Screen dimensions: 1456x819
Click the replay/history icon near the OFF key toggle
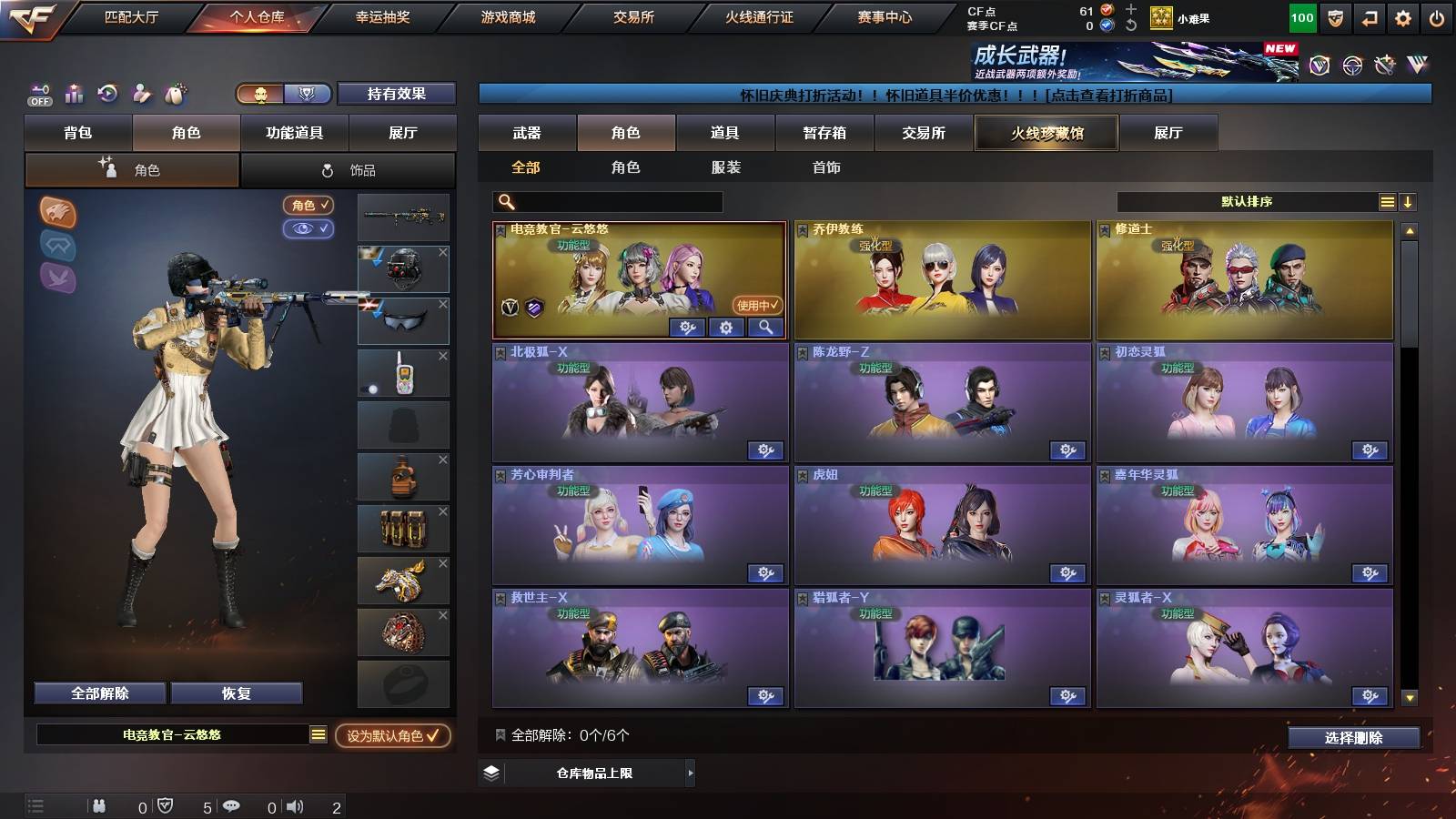[105, 95]
